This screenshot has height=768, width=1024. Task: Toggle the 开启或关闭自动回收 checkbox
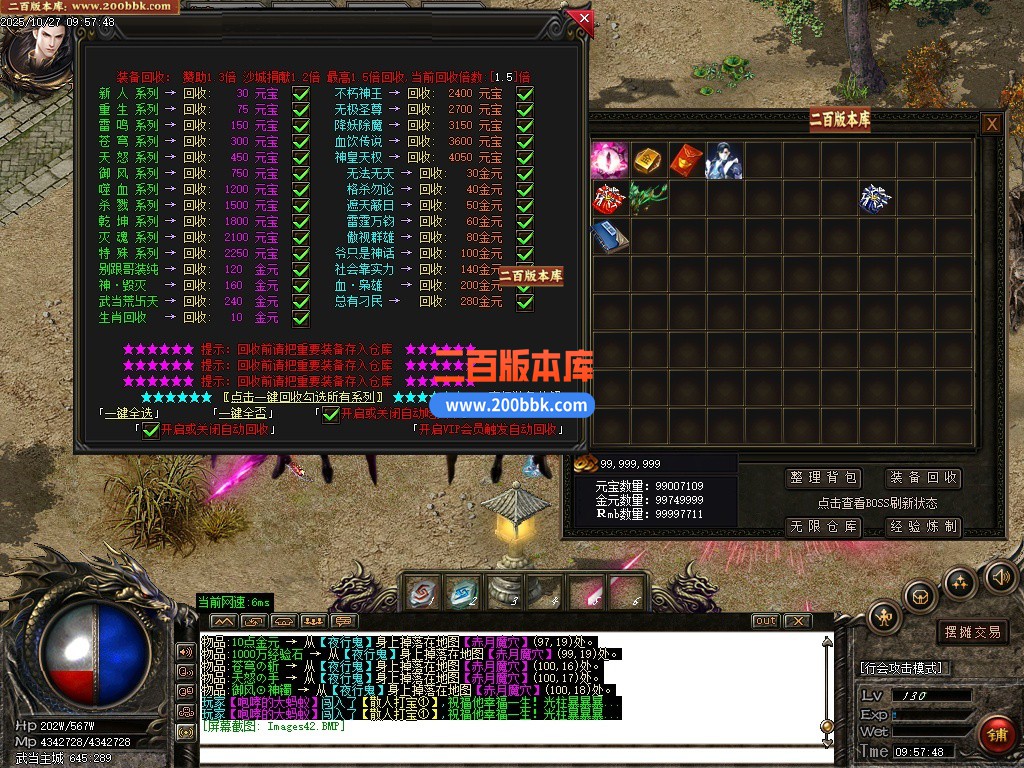(151, 430)
